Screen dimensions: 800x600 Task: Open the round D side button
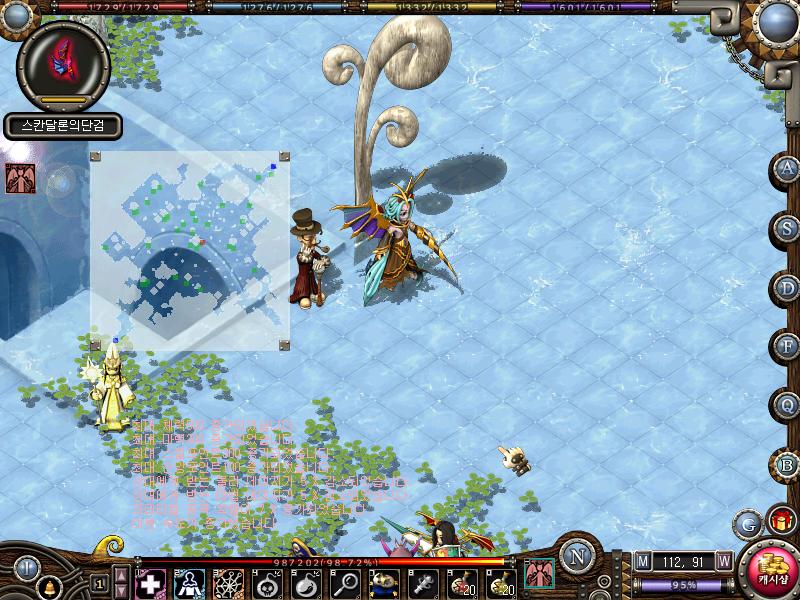pyautogui.click(x=787, y=288)
